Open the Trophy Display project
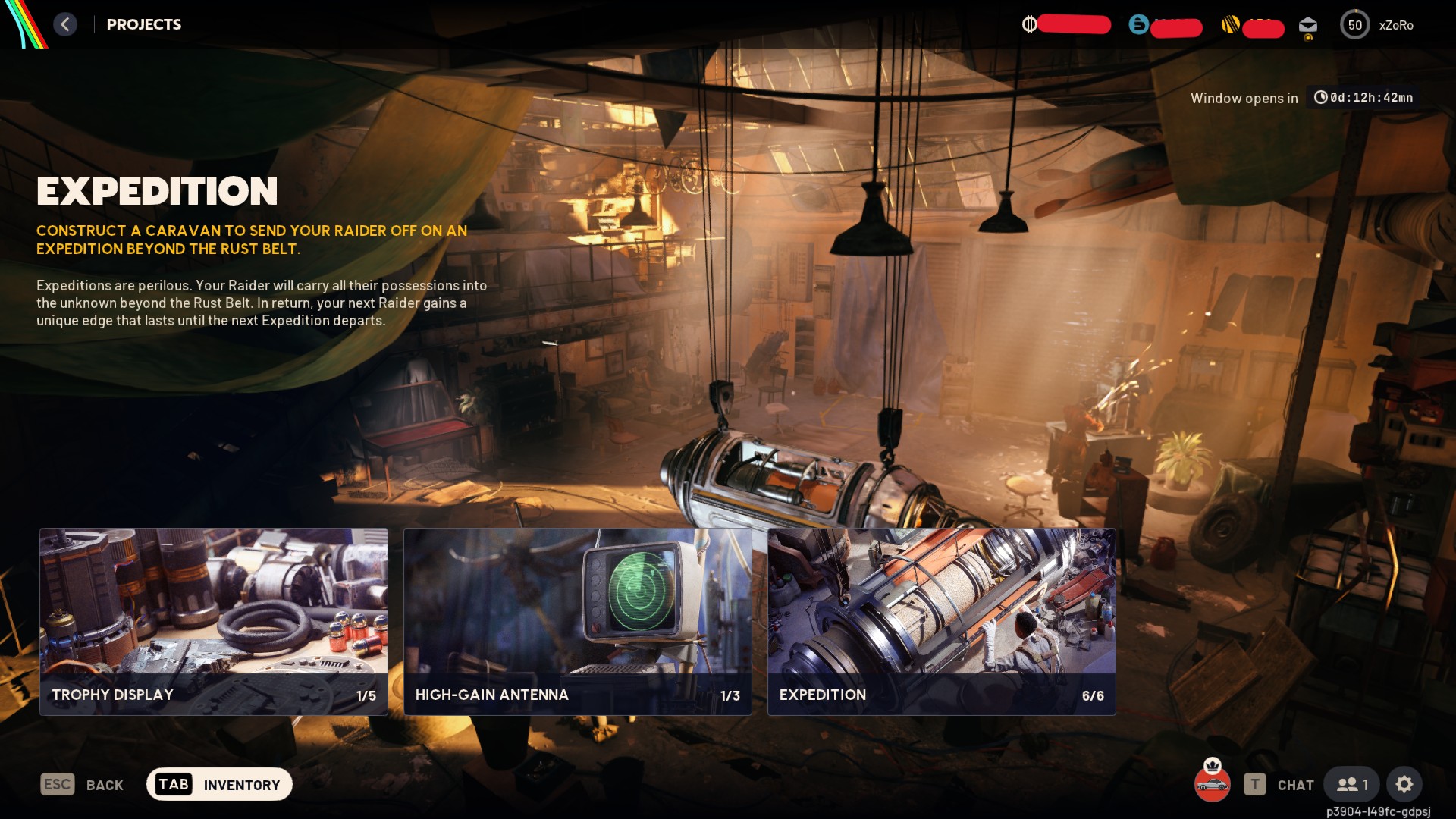Screen dimensions: 1456x819 pos(213,621)
